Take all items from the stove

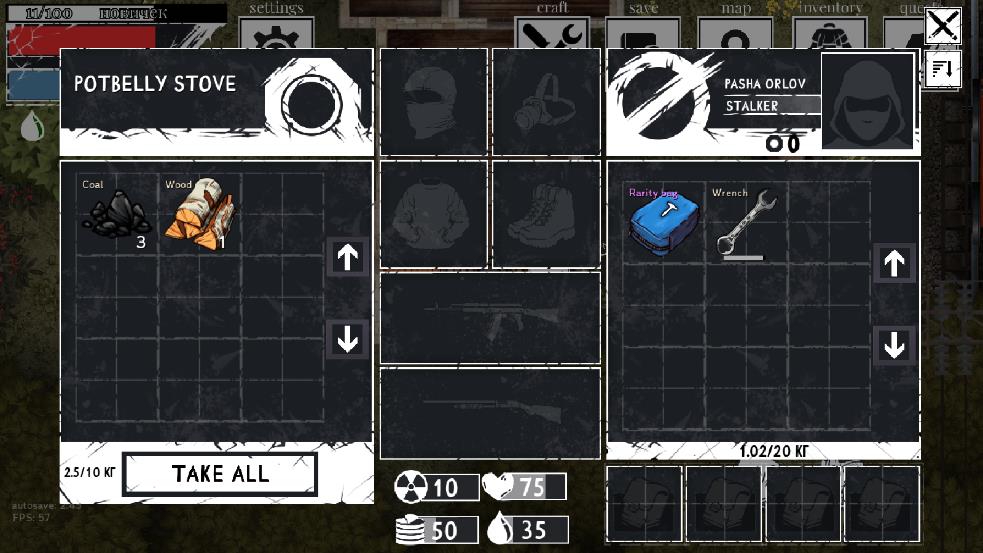point(219,474)
